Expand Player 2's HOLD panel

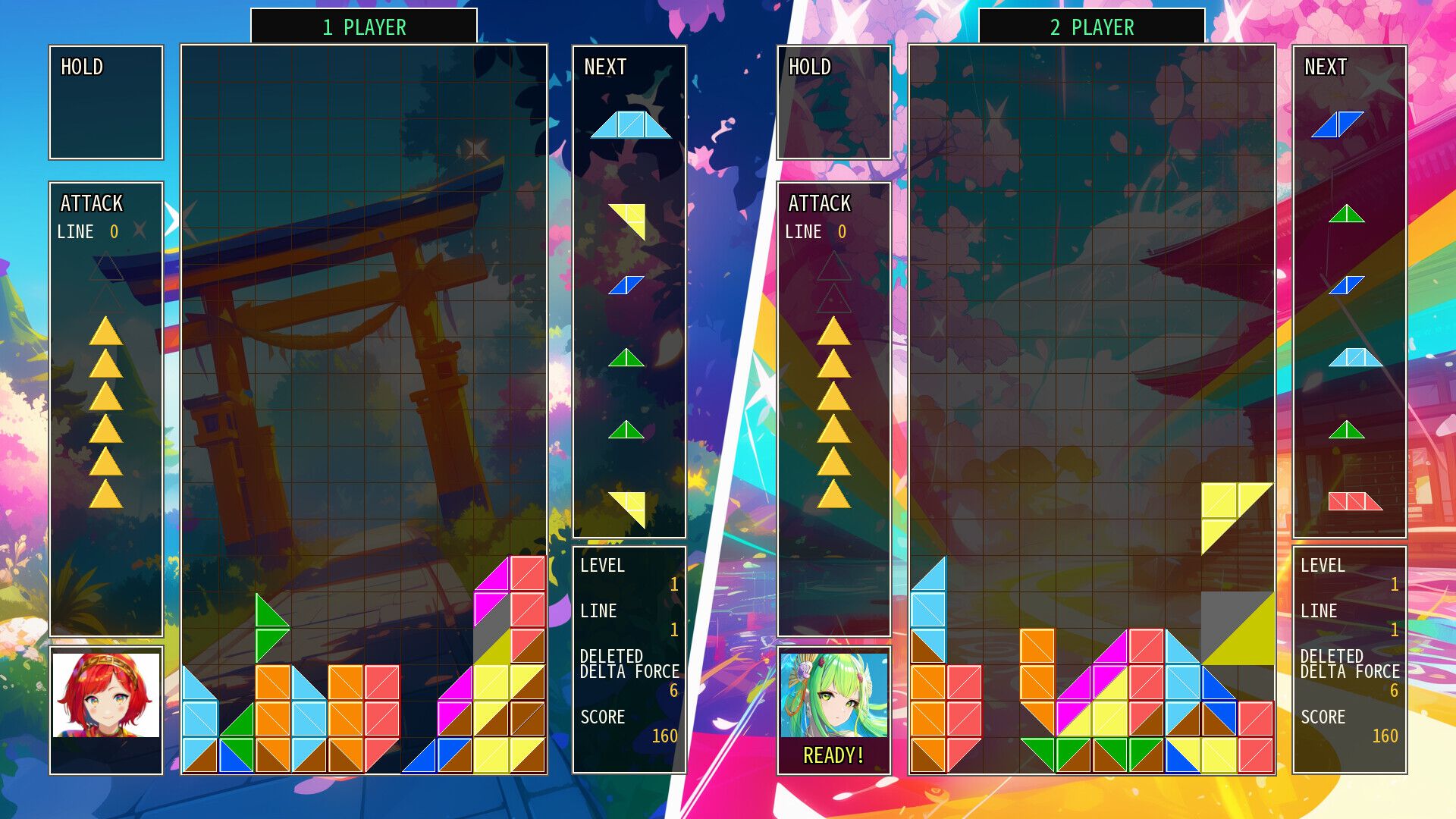(834, 102)
